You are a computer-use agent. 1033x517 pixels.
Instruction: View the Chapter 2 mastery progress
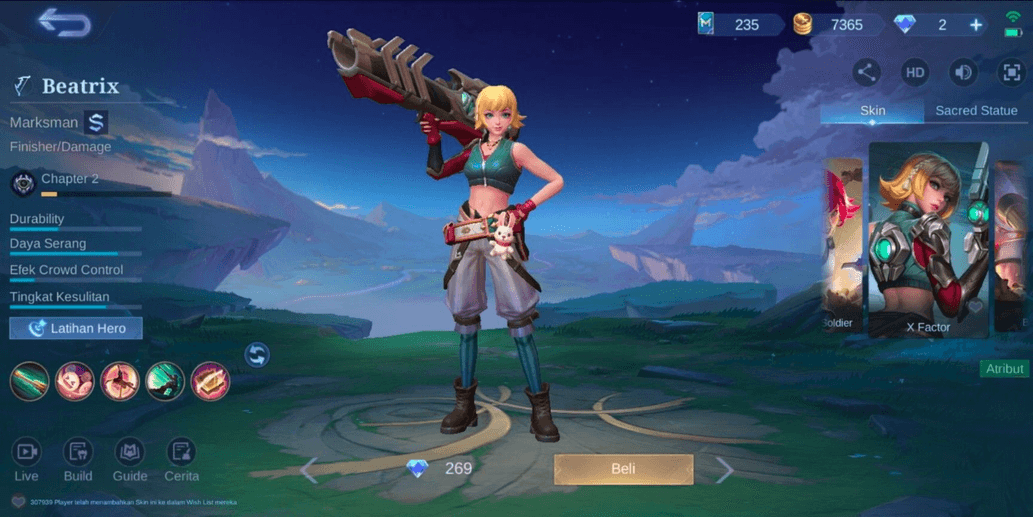pyautogui.click(x=69, y=182)
